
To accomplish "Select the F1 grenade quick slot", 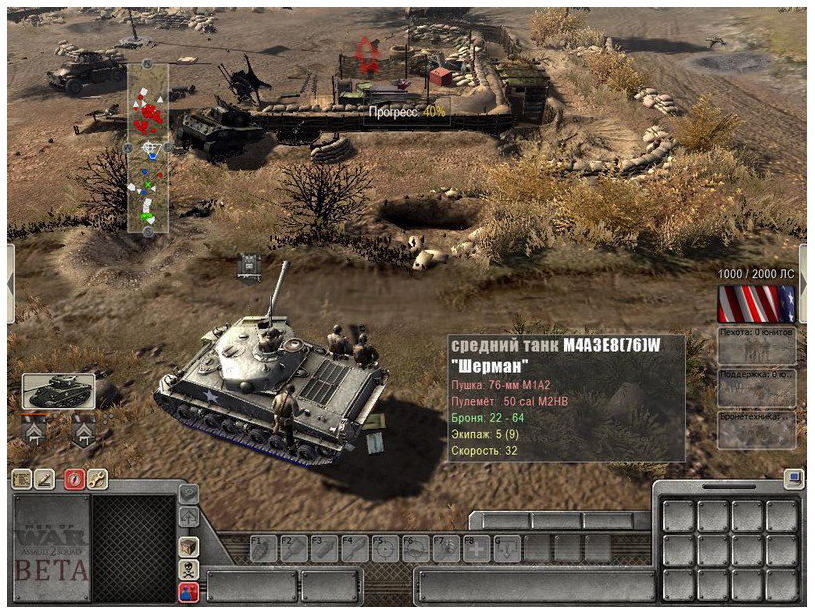I will [264, 548].
